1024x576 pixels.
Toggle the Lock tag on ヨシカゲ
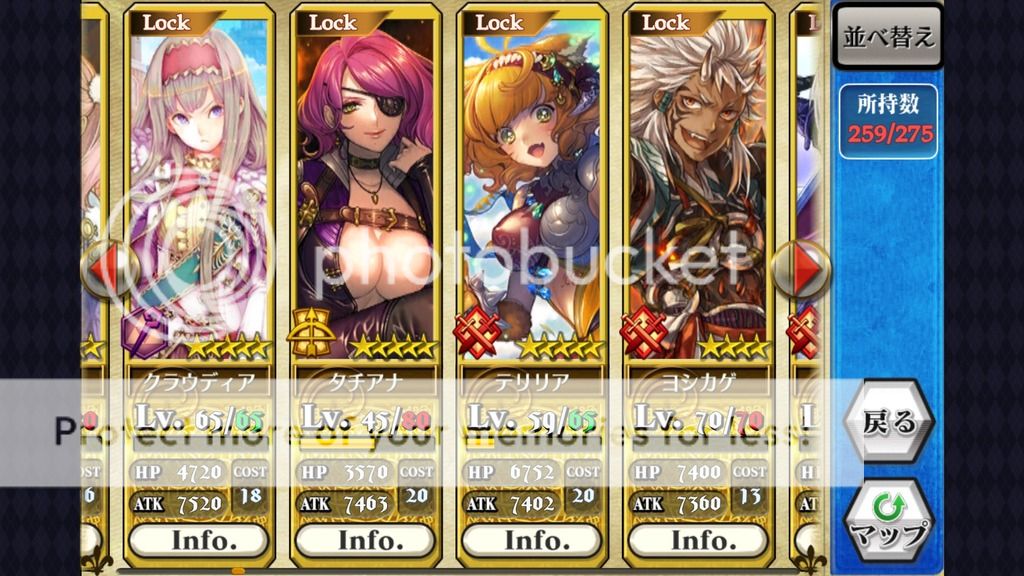[x=666, y=22]
